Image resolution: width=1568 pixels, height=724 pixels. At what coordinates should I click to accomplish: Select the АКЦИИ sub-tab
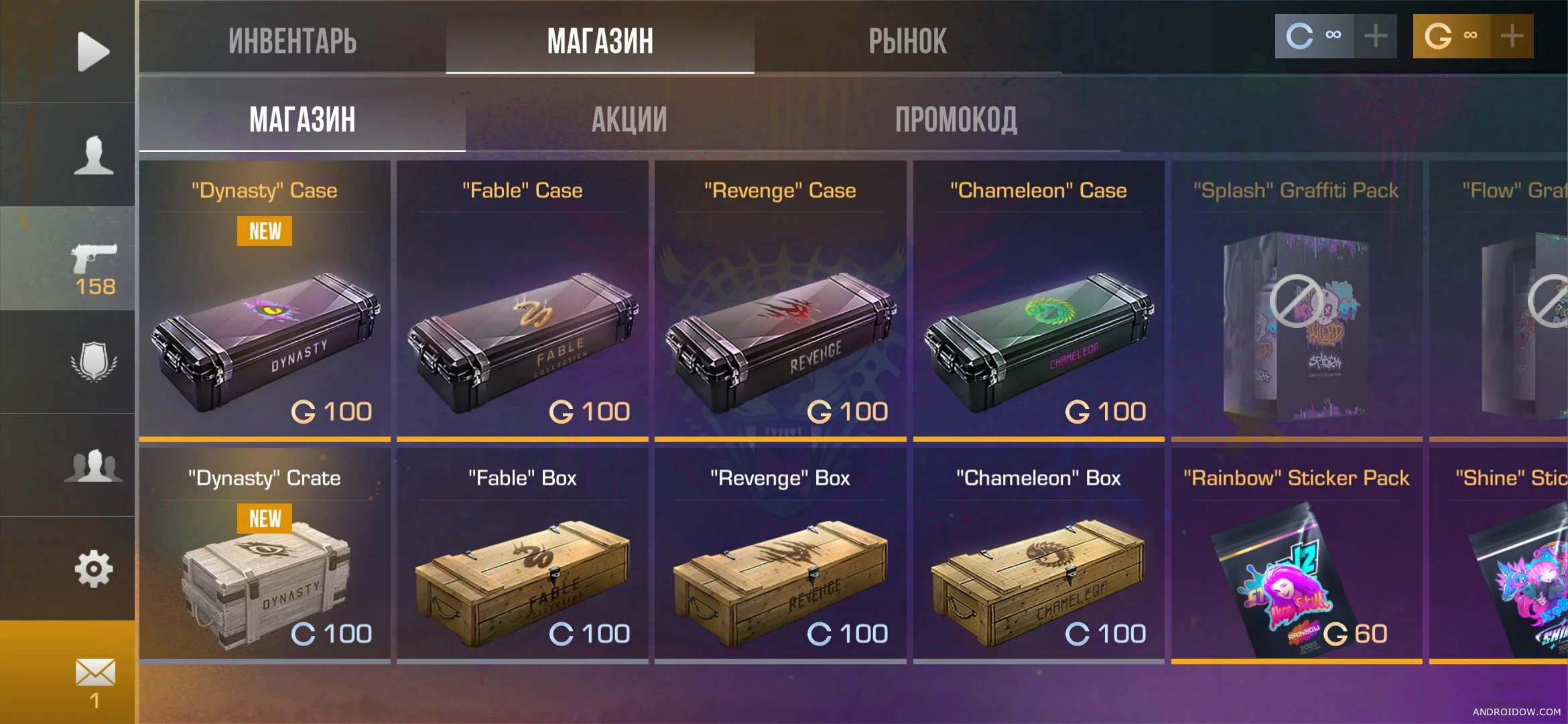[x=629, y=120]
